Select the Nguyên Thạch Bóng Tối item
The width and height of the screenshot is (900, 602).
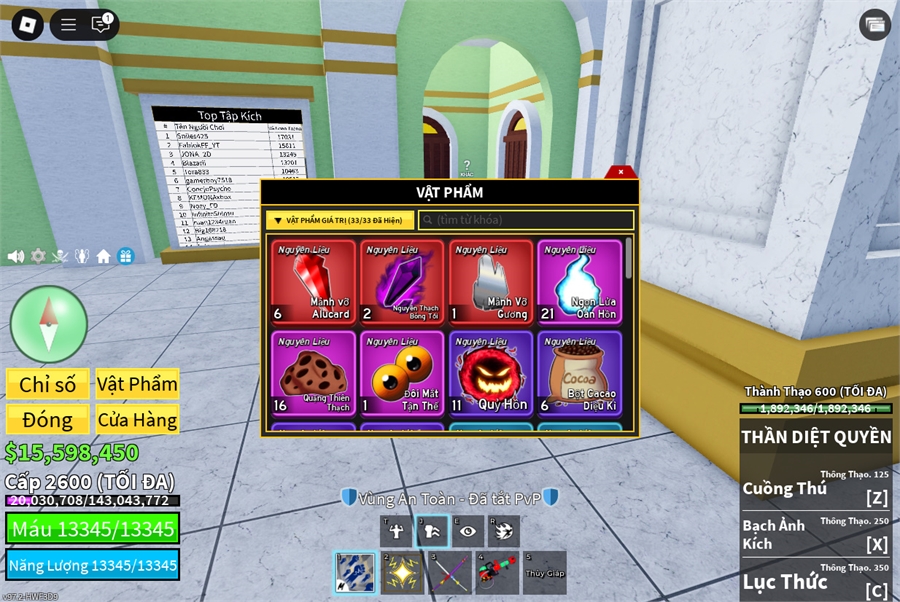[402, 283]
